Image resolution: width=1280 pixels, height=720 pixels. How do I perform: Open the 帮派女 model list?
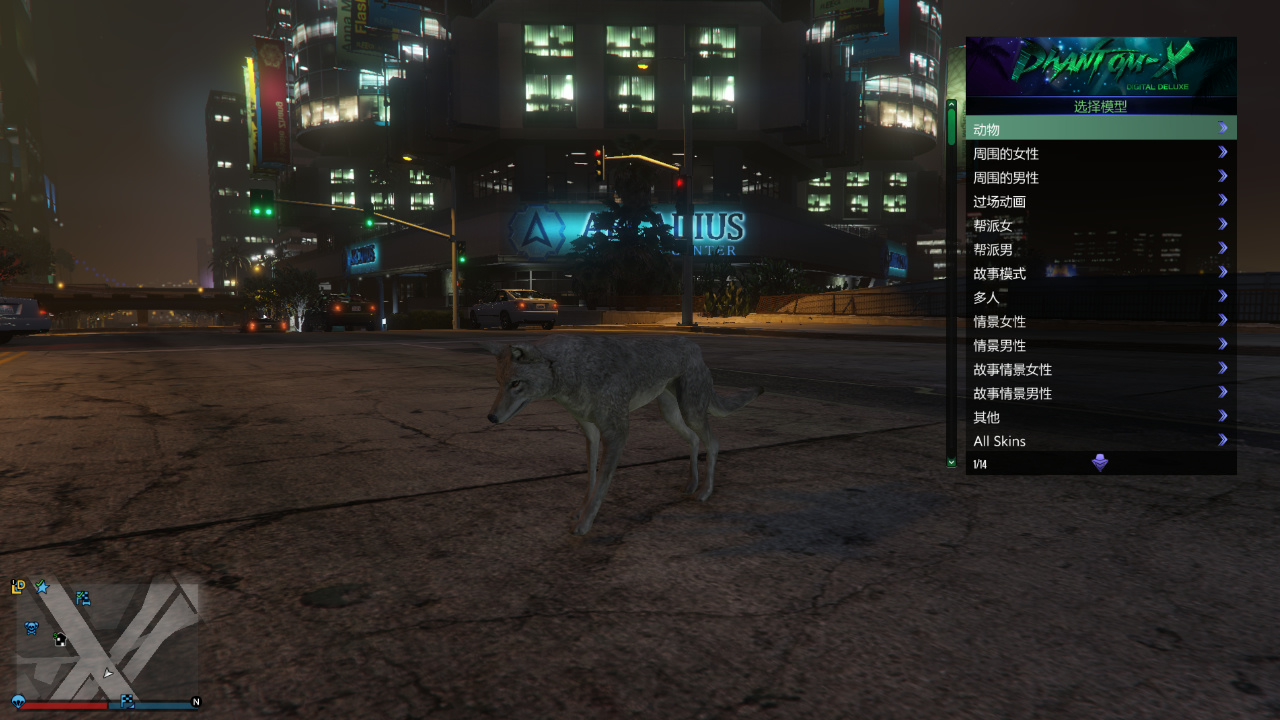[1100, 225]
